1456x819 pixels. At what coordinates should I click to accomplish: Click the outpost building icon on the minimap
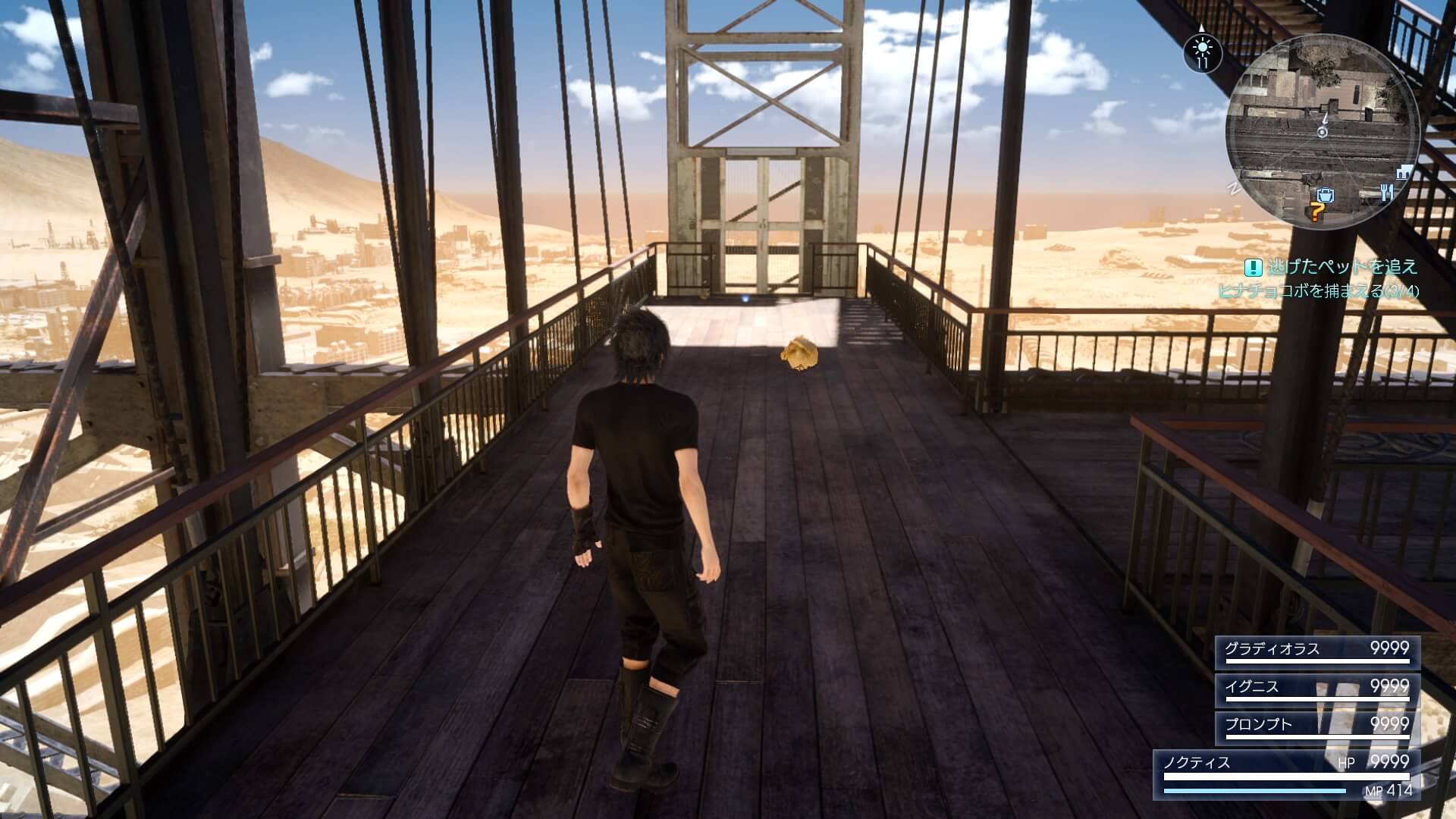[x=1403, y=173]
